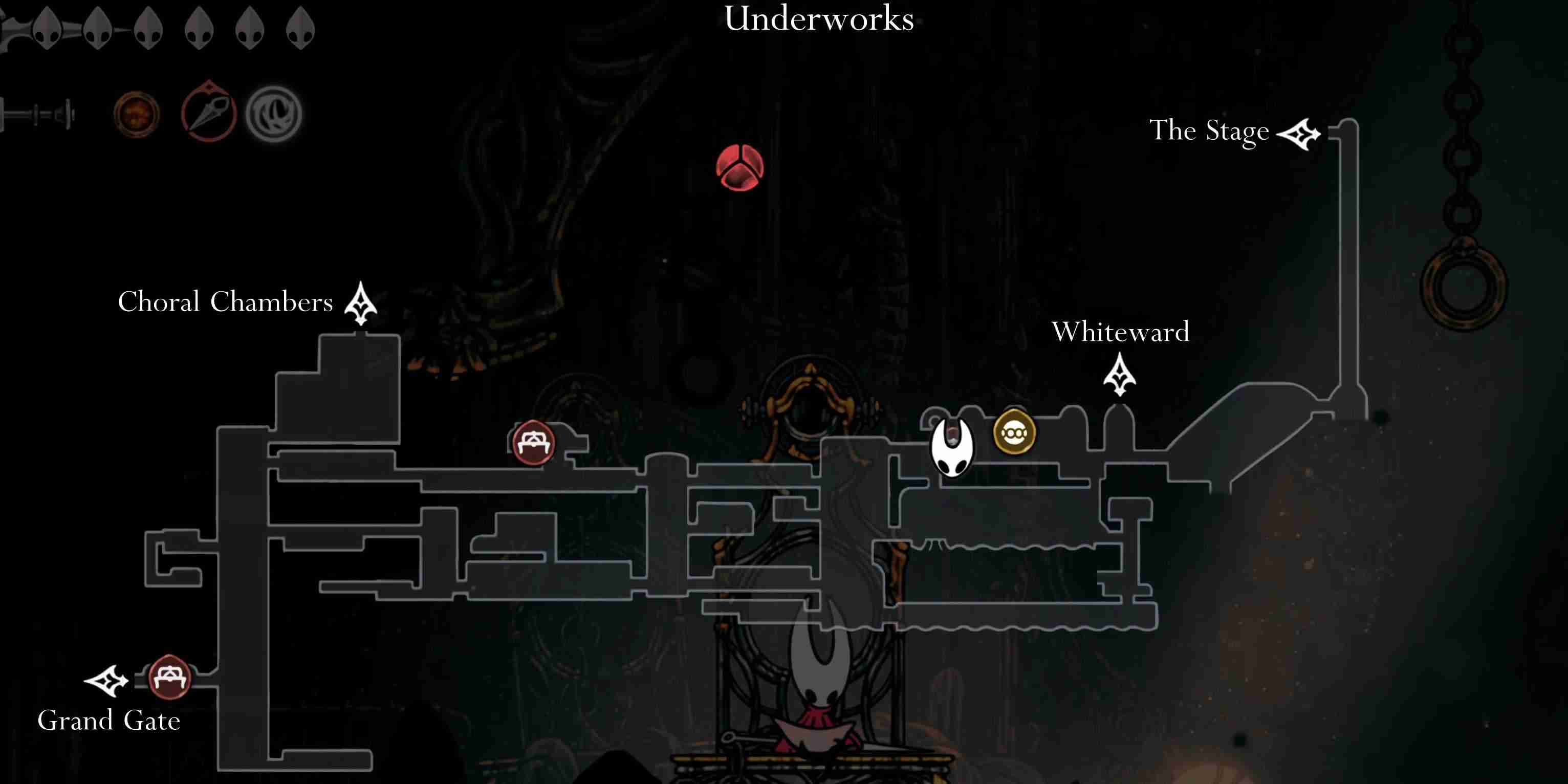Follow The Stage exit arrow
This screenshot has height=784, width=1568.
point(1298,134)
